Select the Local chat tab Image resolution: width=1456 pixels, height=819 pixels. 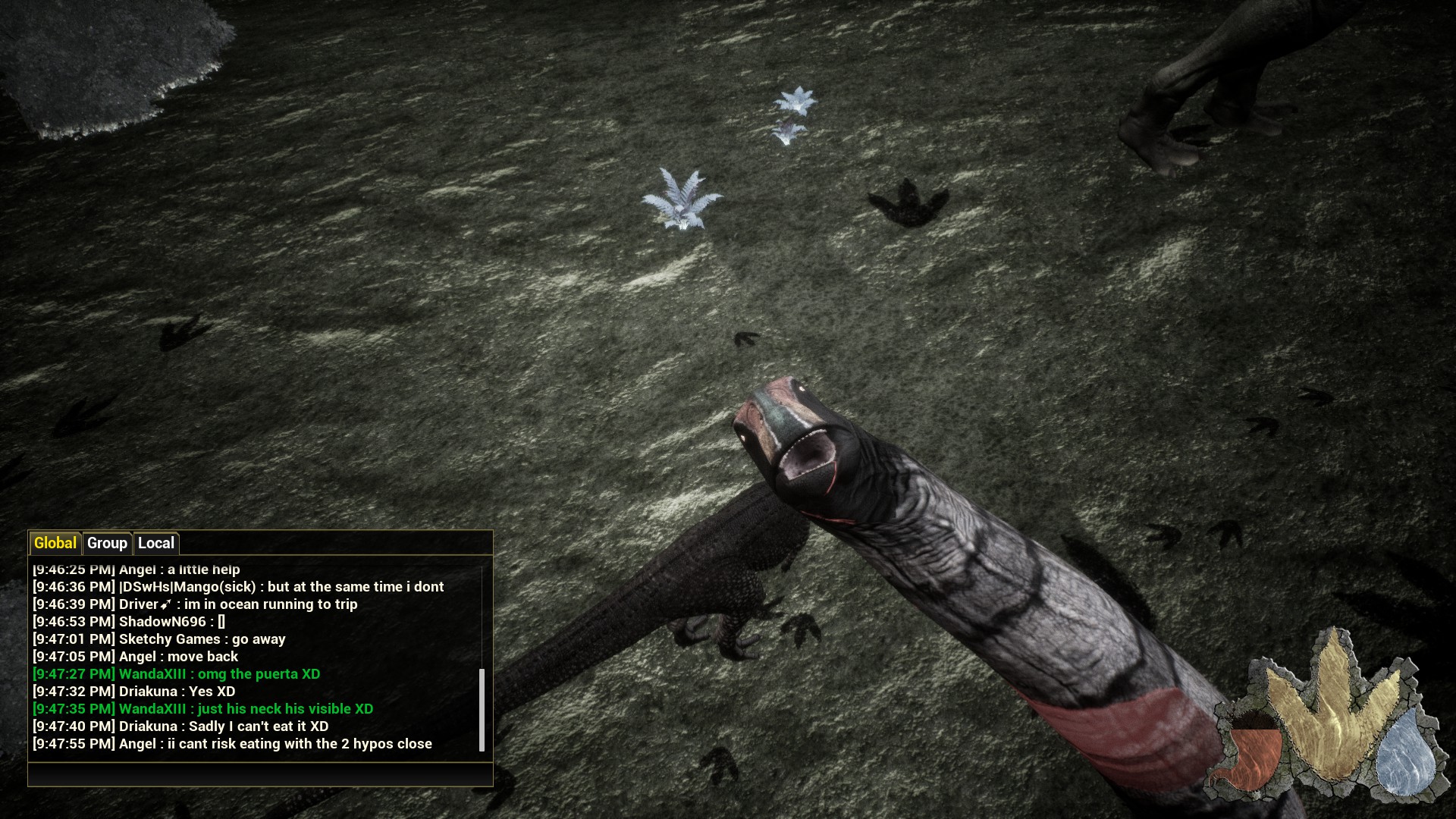point(156,543)
